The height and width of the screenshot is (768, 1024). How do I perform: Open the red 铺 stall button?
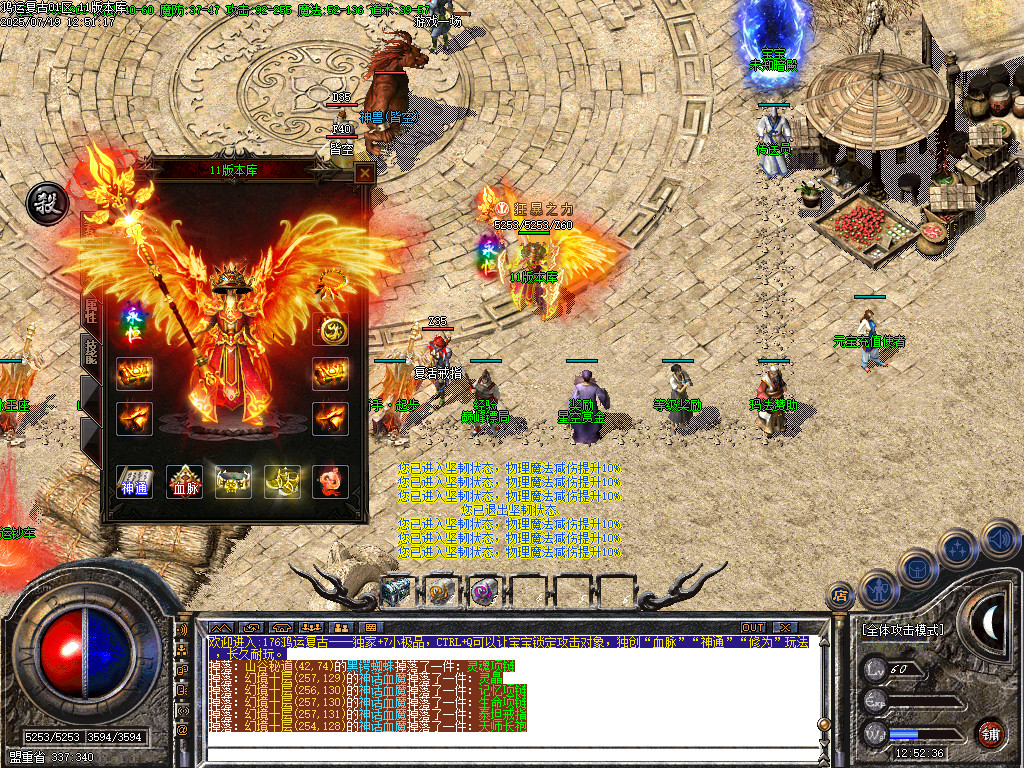(x=990, y=733)
